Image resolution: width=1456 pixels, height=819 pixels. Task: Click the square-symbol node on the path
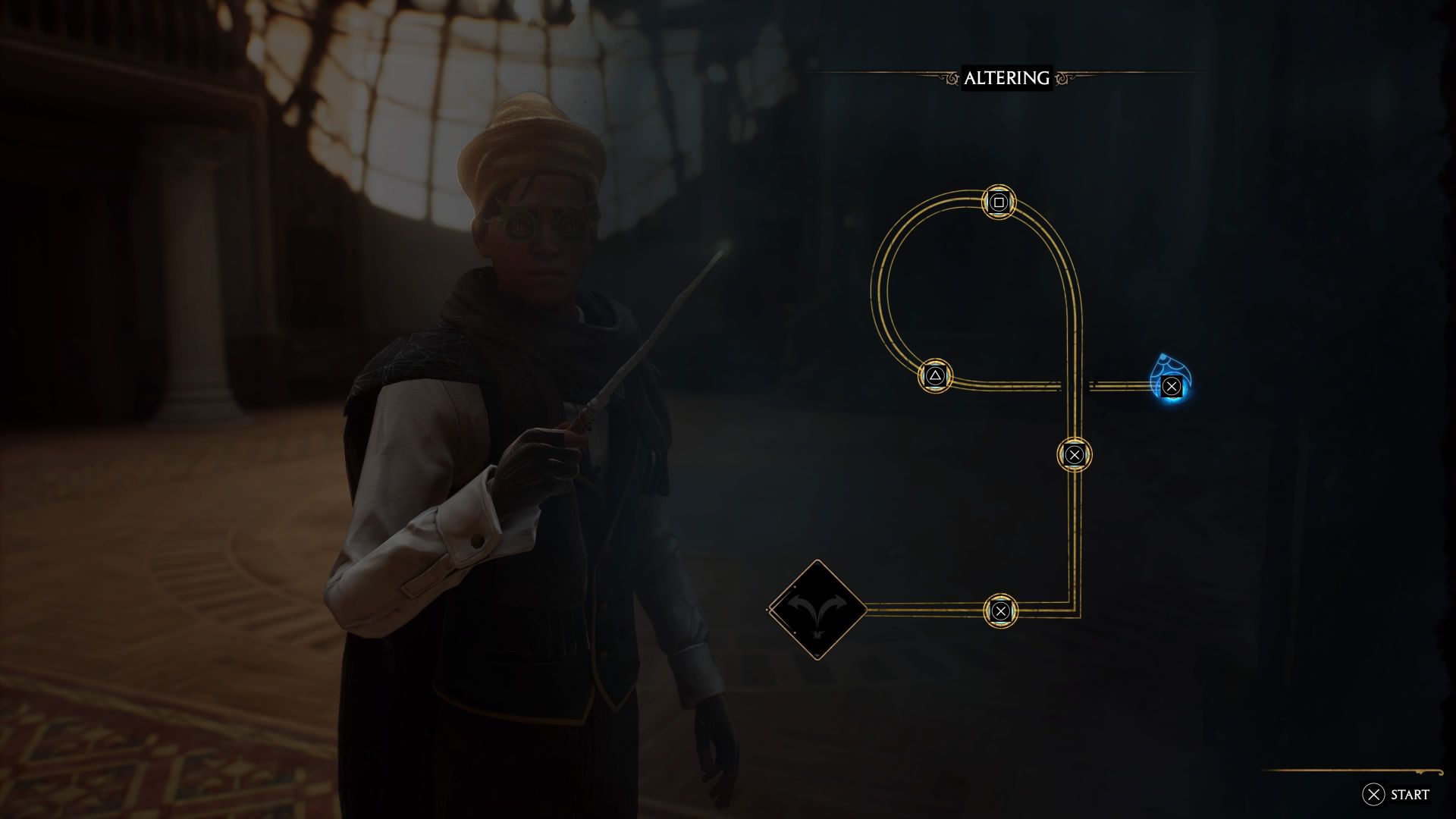pyautogui.click(x=999, y=202)
